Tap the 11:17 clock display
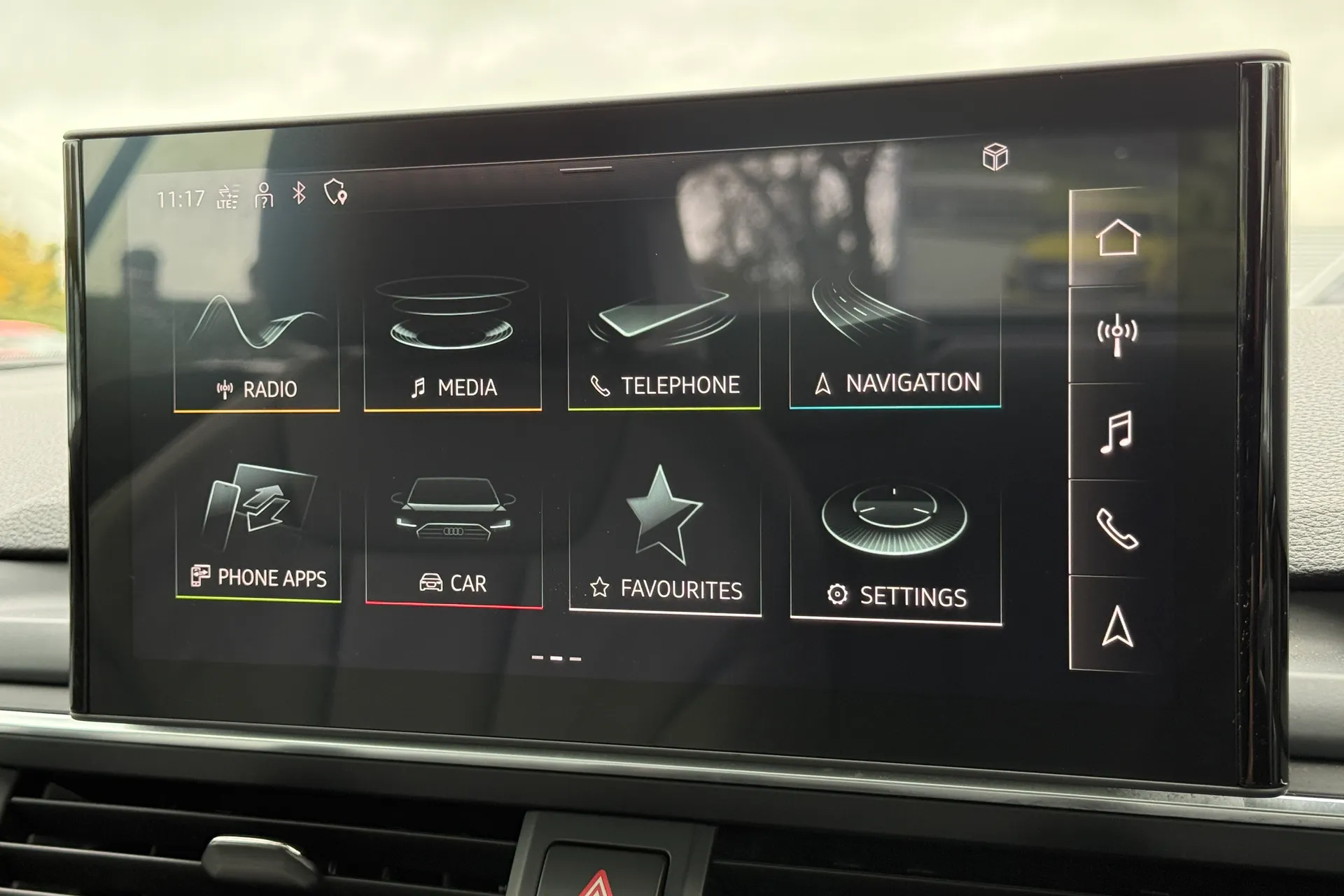 tap(181, 197)
